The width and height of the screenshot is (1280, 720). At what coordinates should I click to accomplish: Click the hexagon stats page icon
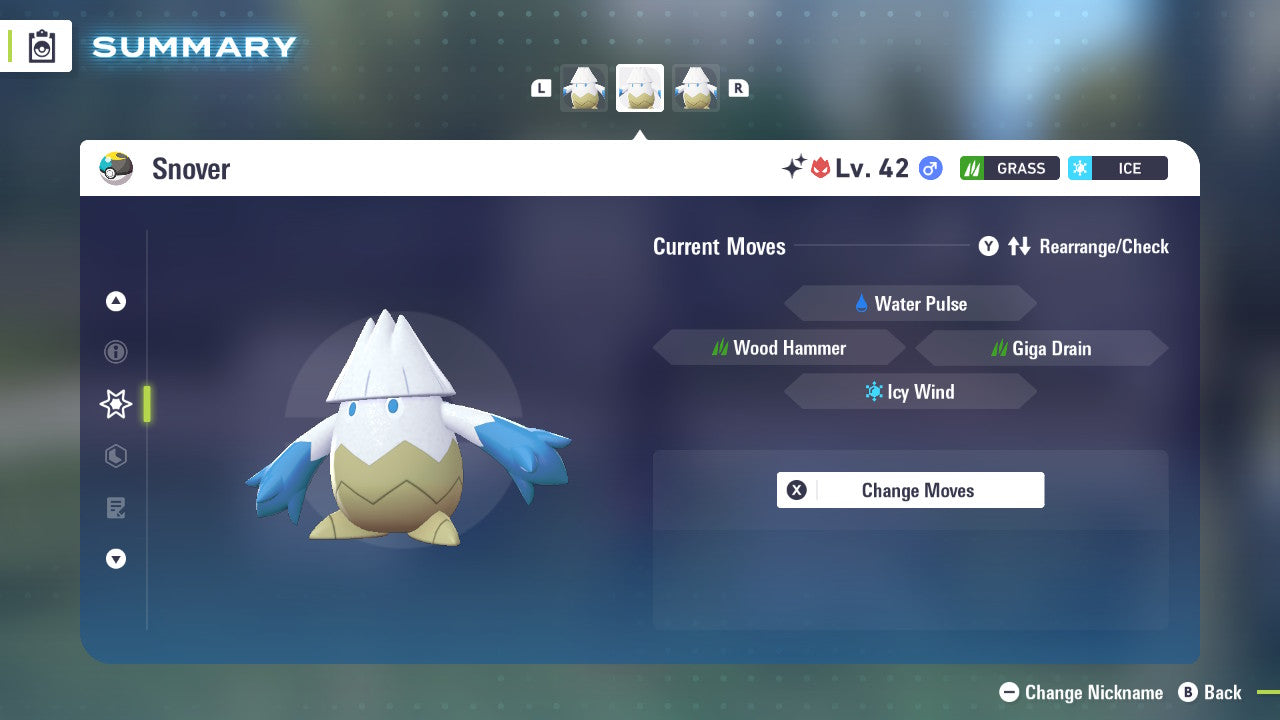[115, 456]
